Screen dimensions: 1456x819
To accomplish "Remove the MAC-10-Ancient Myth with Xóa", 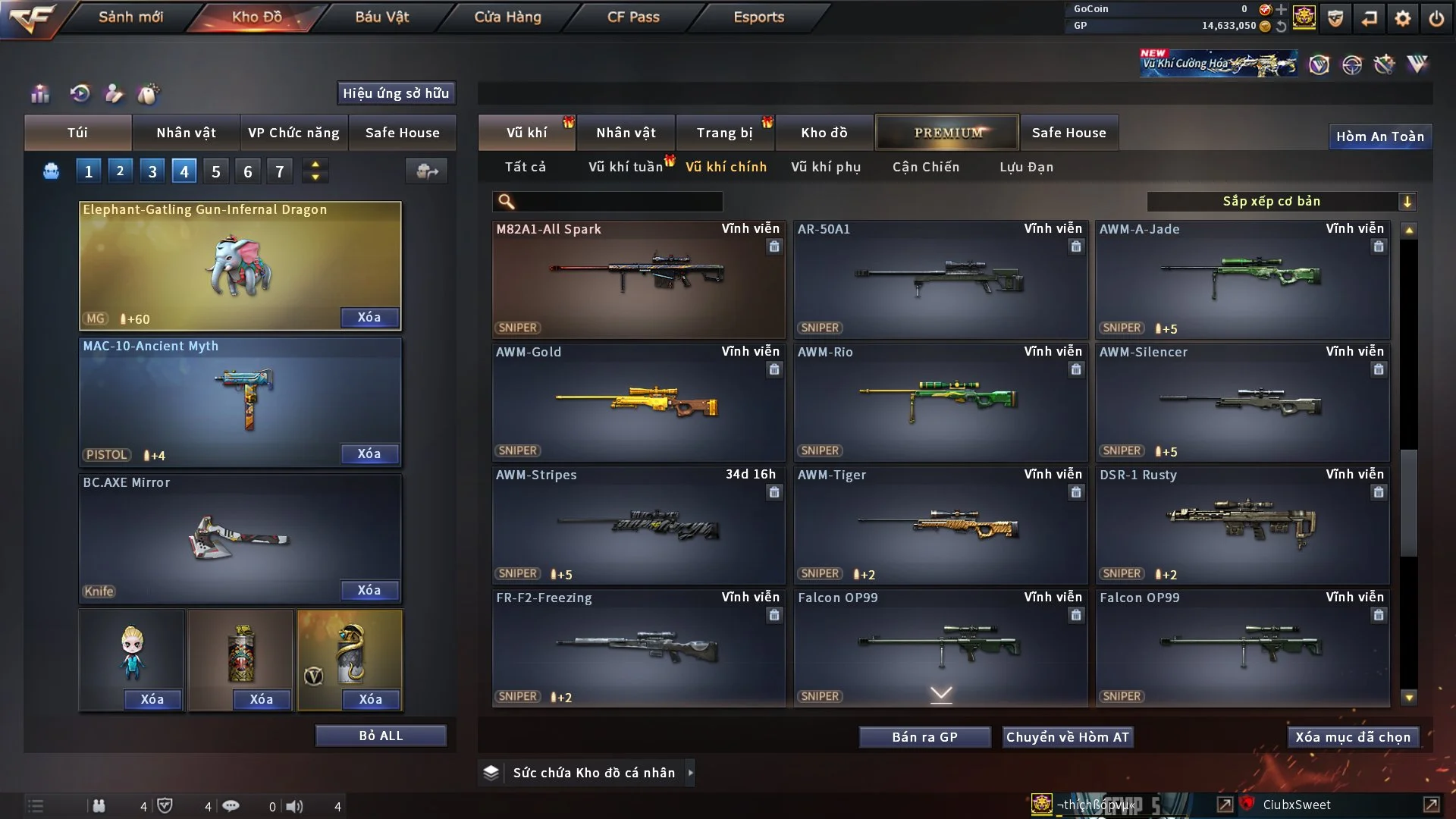I will (x=369, y=453).
